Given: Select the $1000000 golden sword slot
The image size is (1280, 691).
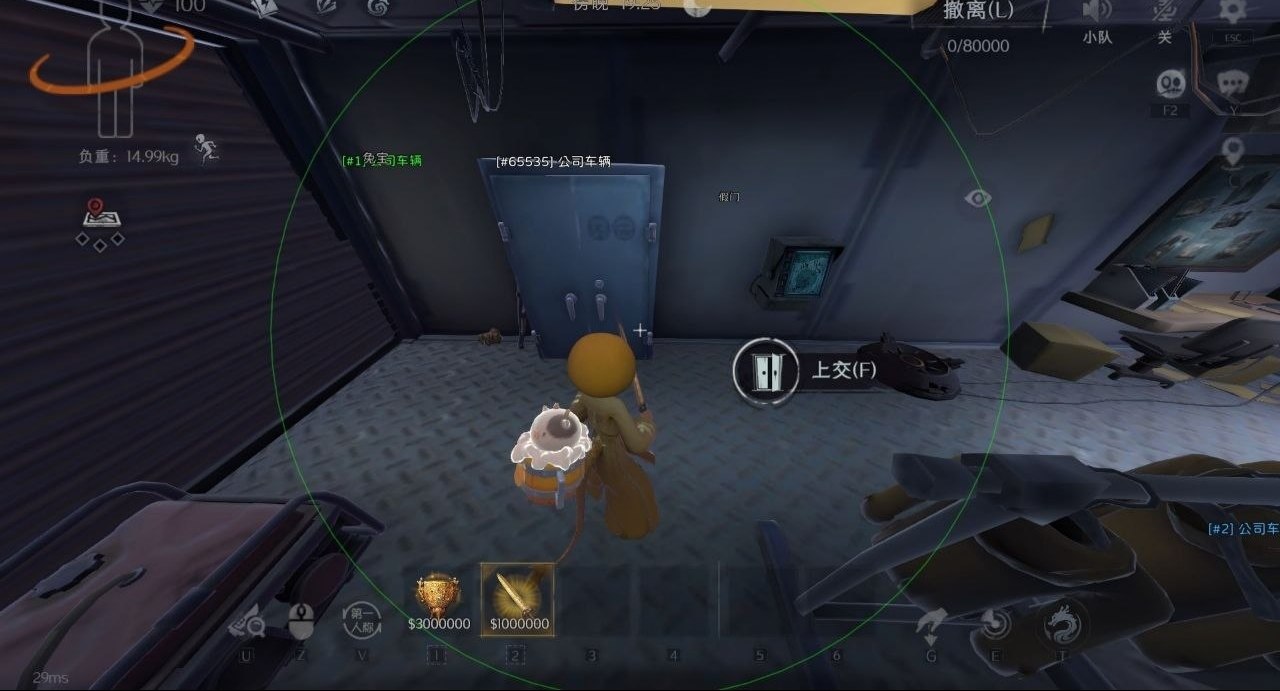Looking at the screenshot, I should pos(517,597).
